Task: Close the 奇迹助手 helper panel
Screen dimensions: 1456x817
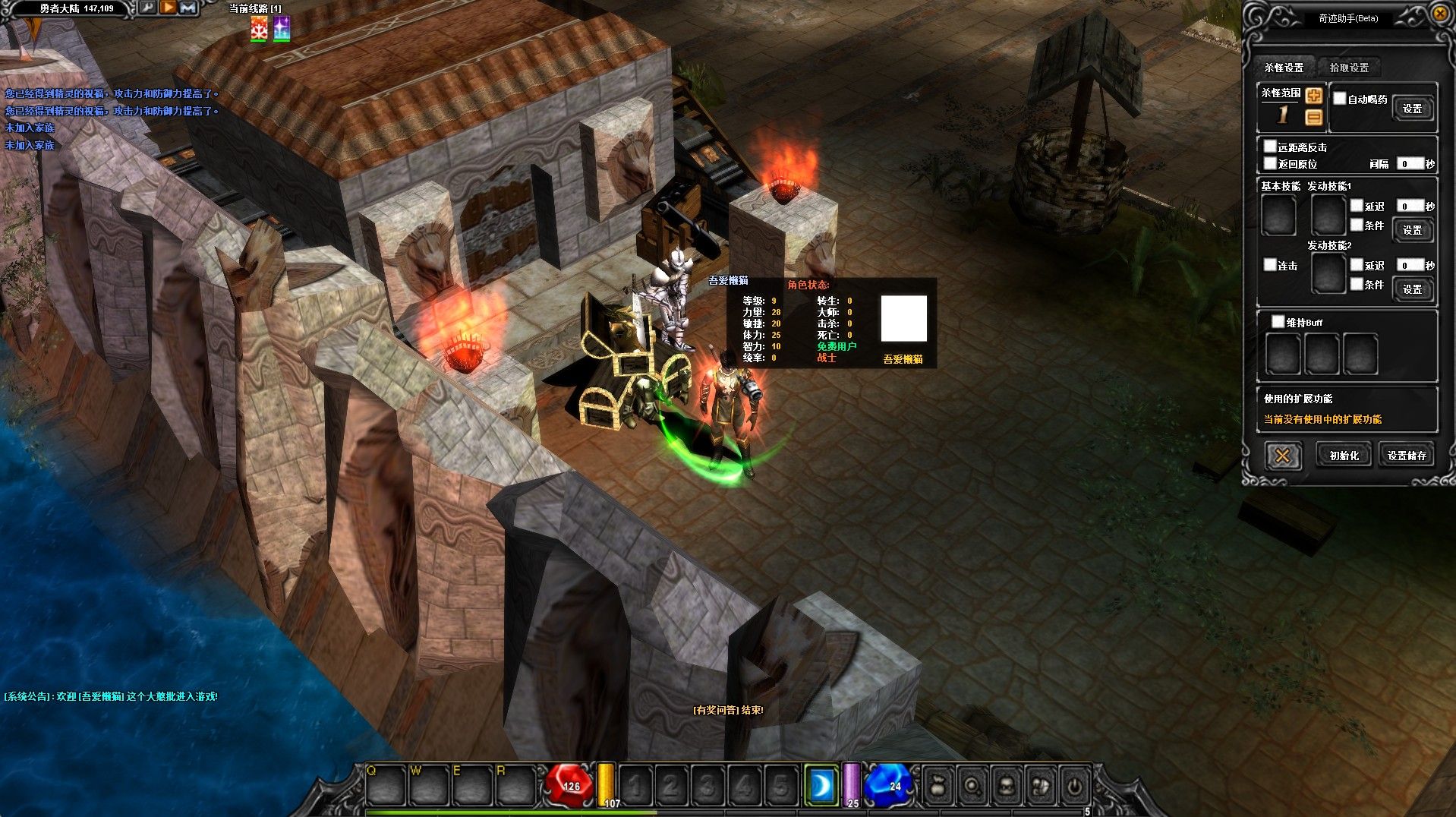Action: coord(1439,14)
